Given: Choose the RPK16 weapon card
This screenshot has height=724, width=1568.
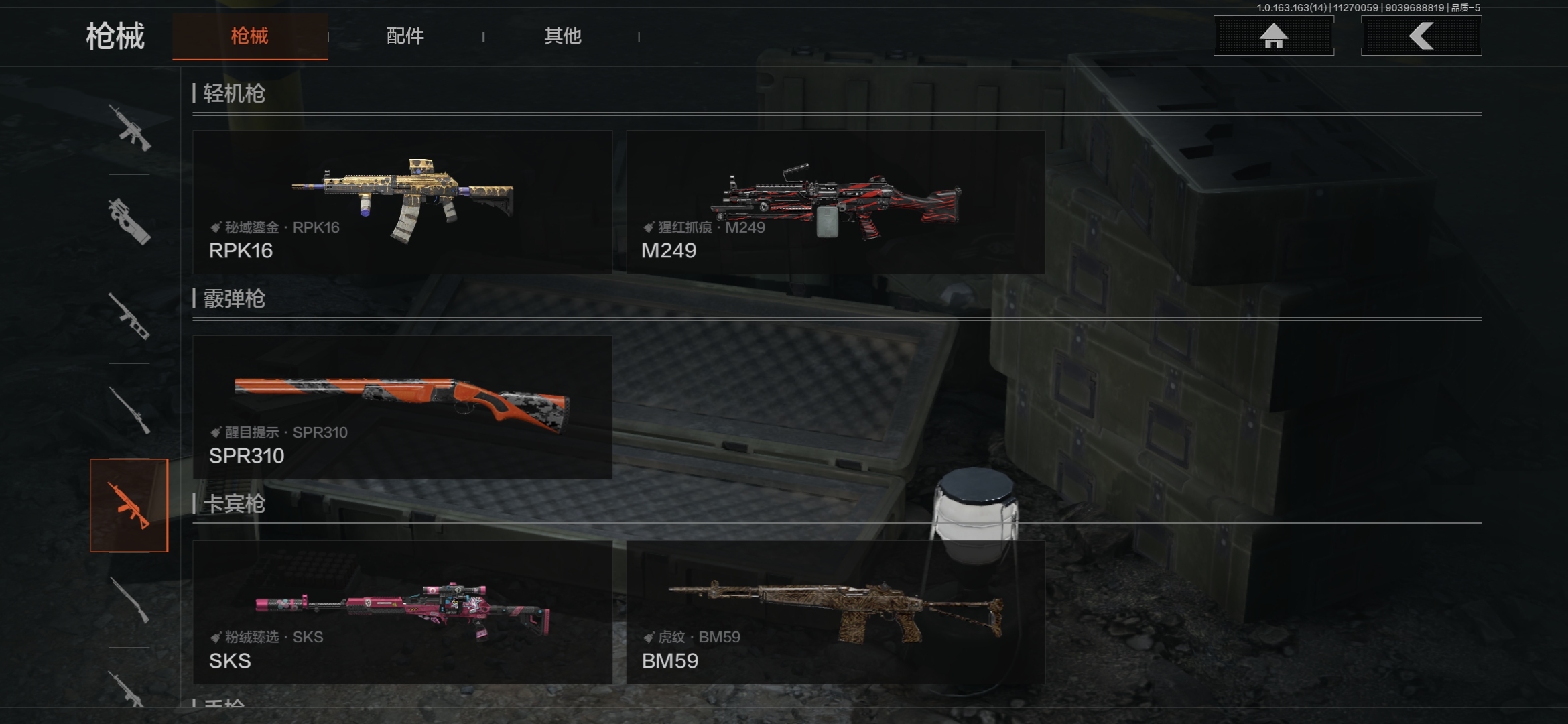Looking at the screenshot, I should pos(402,202).
